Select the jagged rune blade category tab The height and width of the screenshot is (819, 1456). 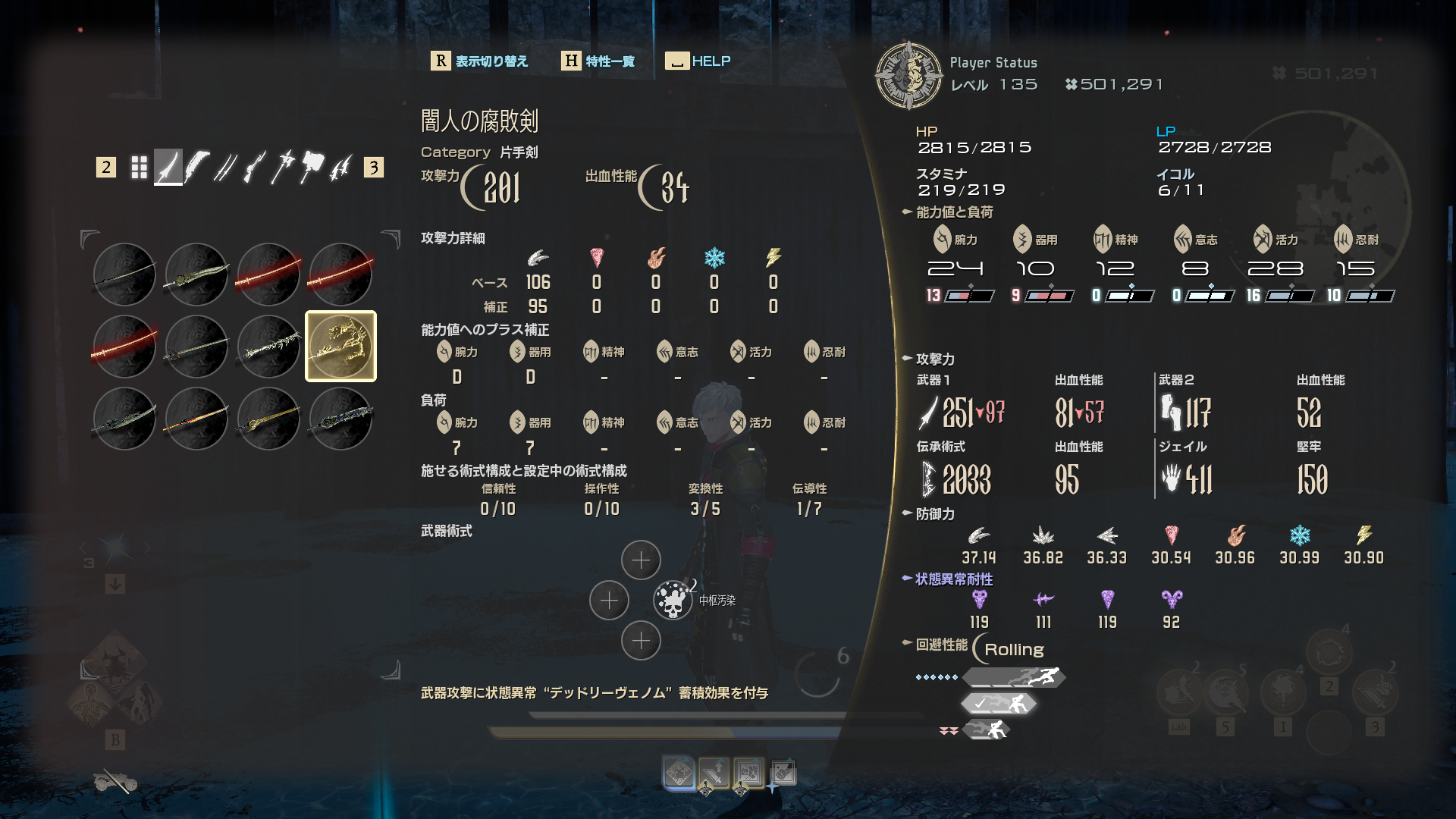(340, 168)
